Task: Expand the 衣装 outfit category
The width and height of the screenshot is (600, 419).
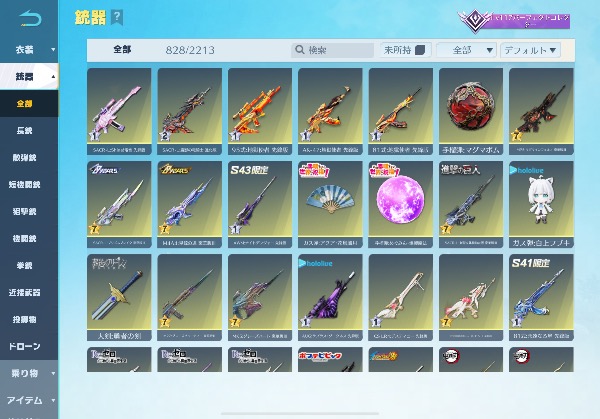Action: click(29, 47)
